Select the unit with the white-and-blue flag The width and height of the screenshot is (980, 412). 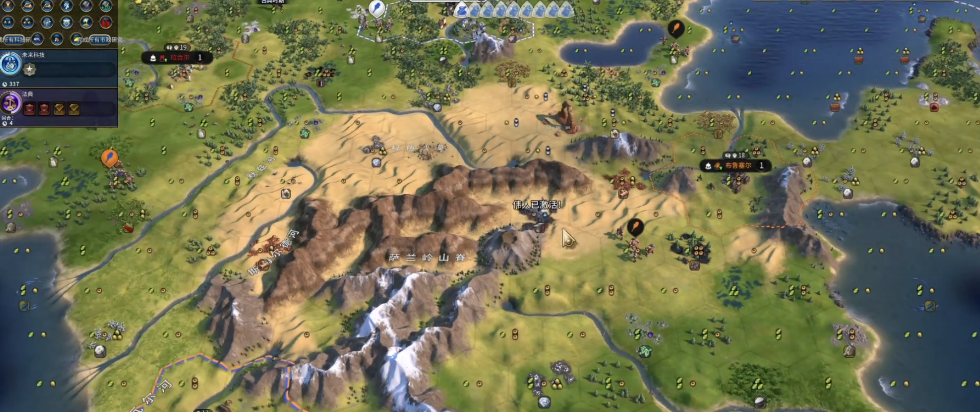(377, 8)
